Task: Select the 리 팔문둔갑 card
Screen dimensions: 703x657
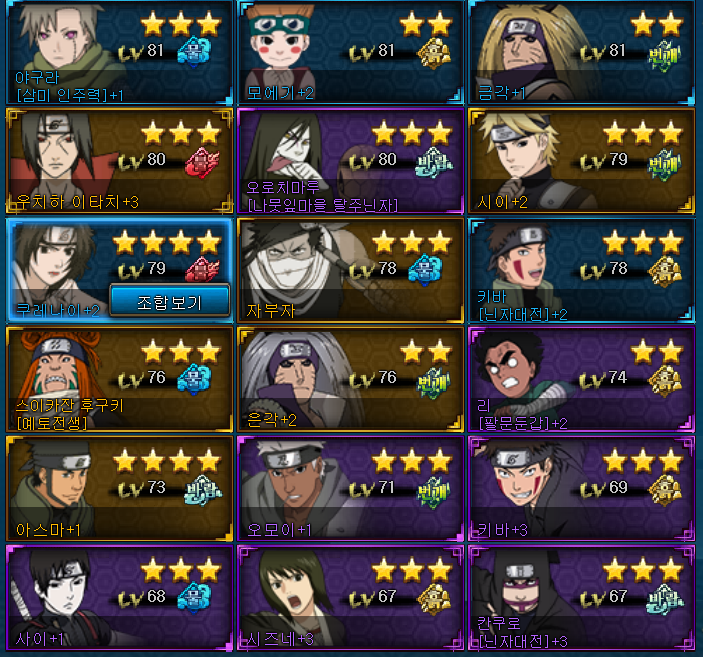Action: coord(582,378)
